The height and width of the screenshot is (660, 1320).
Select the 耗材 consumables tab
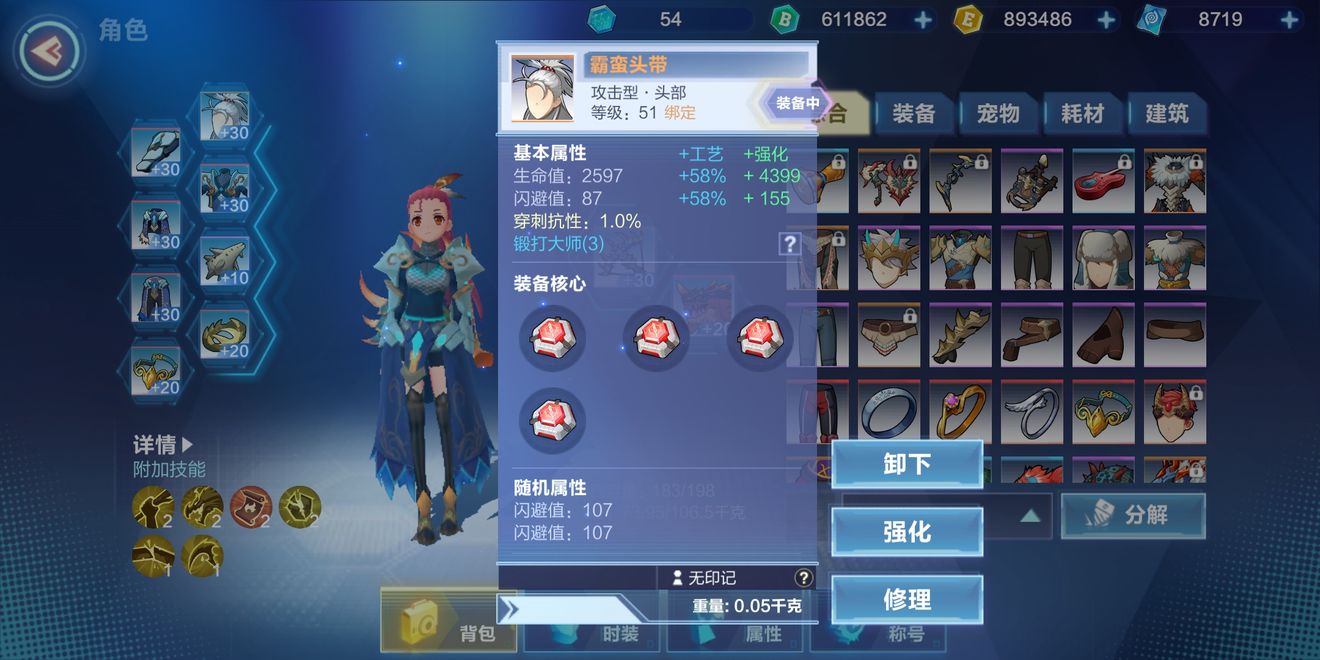point(1082,114)
